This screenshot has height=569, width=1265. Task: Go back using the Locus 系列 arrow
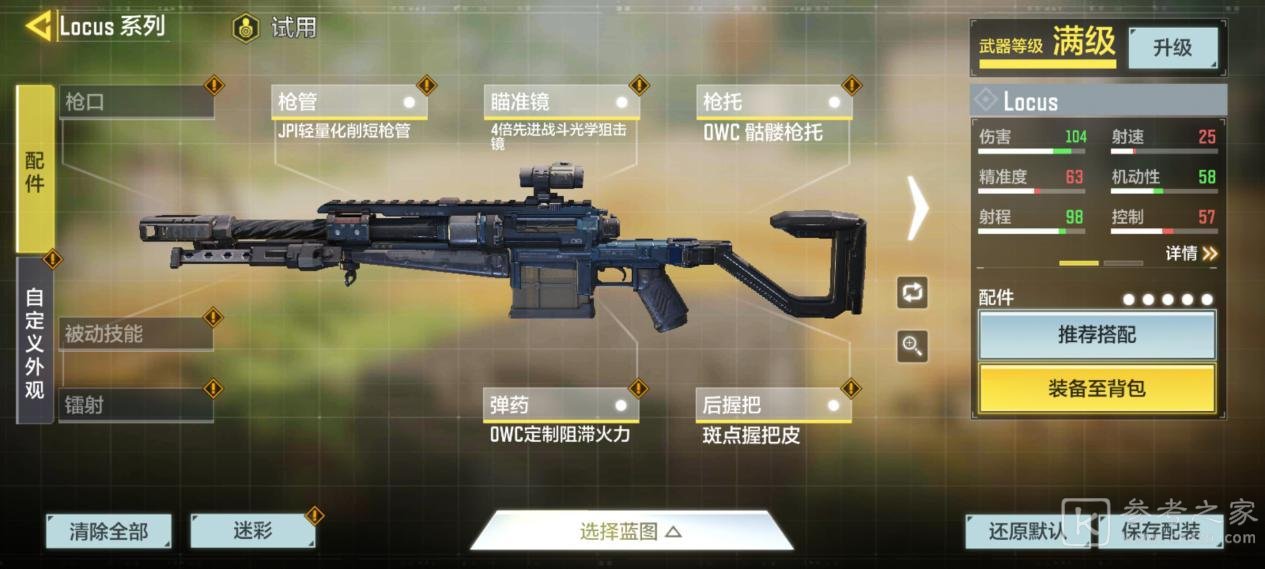tap(40, 26)
